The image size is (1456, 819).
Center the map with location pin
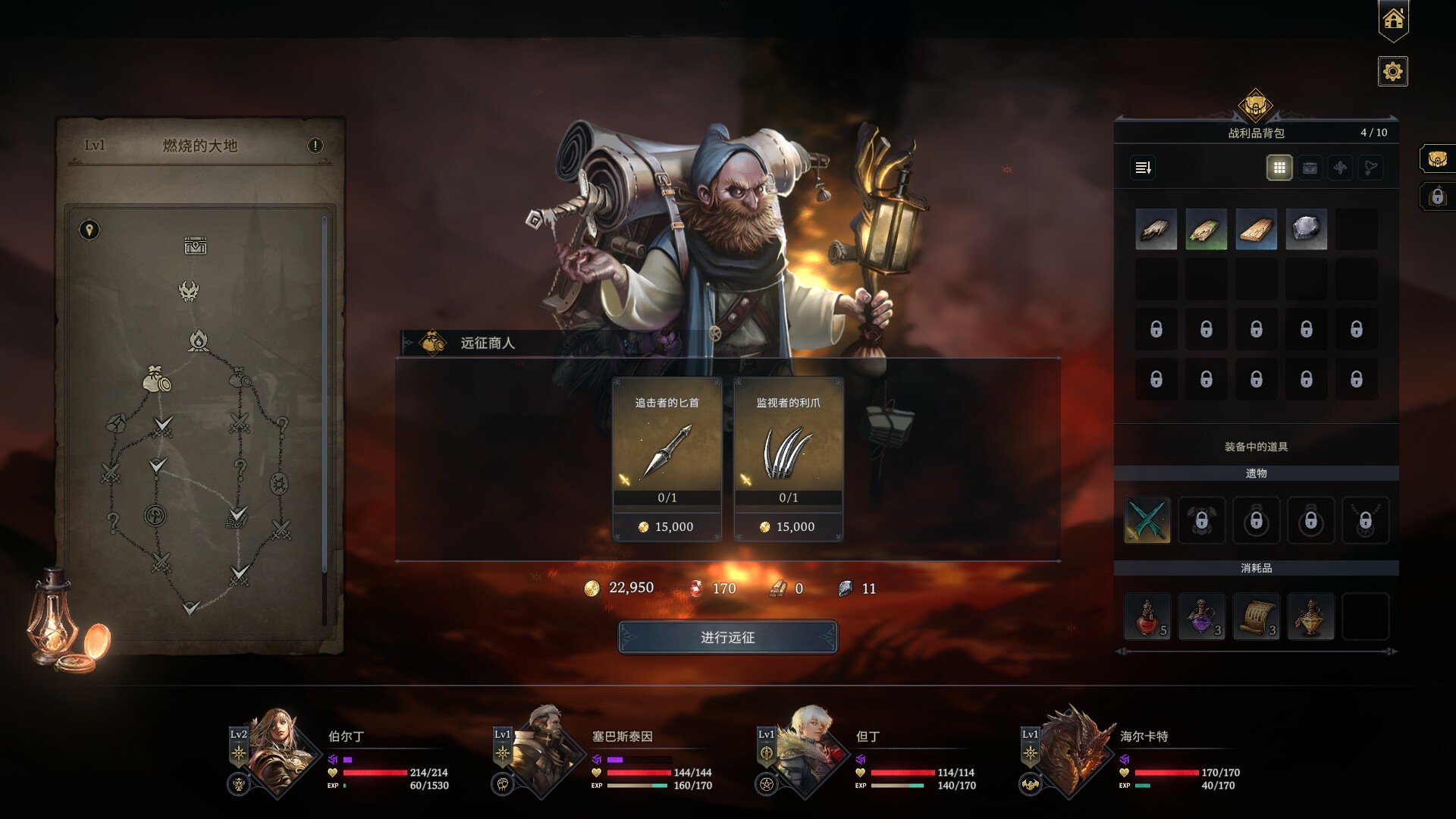89,230
